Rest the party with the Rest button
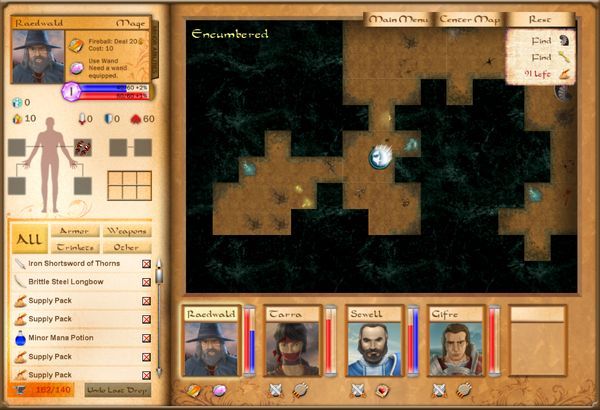The image size is (600, 410). 542,19
